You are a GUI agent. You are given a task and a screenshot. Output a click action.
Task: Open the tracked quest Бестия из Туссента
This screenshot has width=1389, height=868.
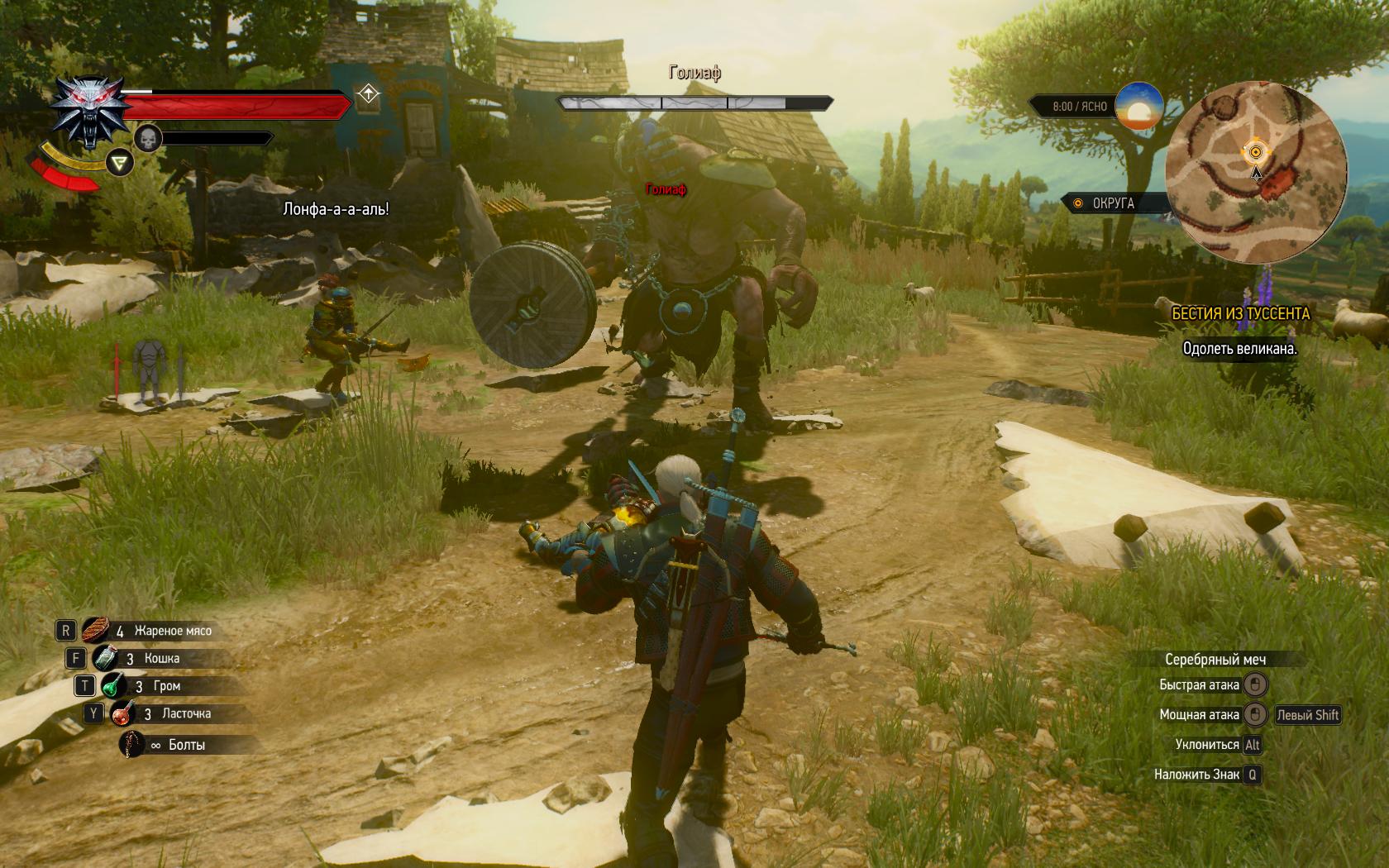pyautogui.click(x=1240, y=313)
